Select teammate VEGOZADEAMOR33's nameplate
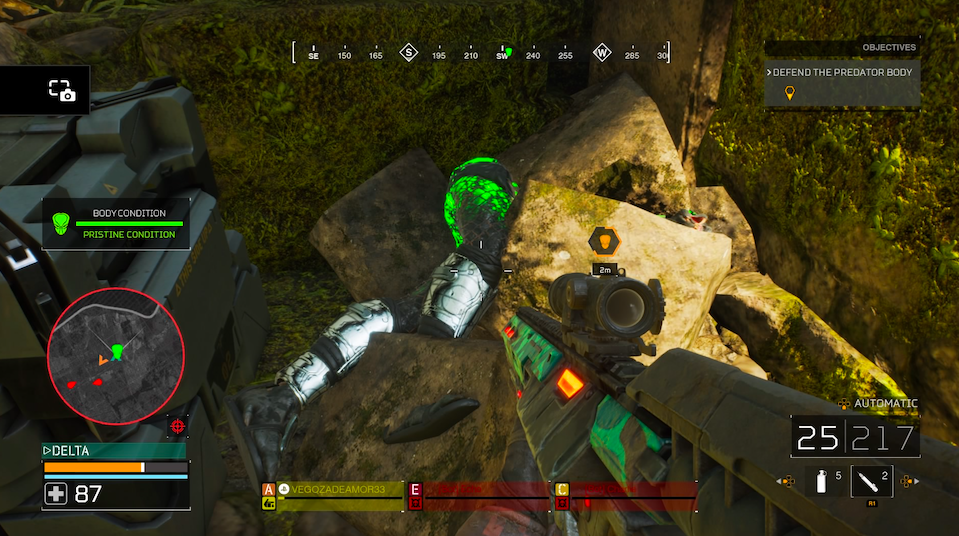Viewport: 959px width, 536px height. click(340, 489)
